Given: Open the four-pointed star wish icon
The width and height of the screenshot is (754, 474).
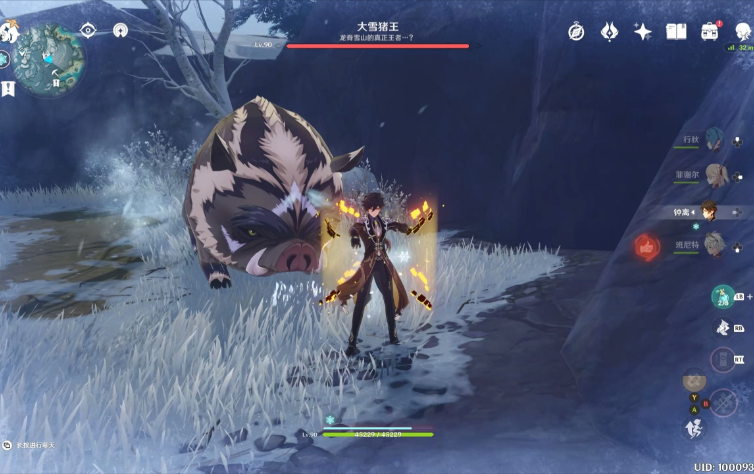Looking at the screenshot, I should (x=642, y=32).
